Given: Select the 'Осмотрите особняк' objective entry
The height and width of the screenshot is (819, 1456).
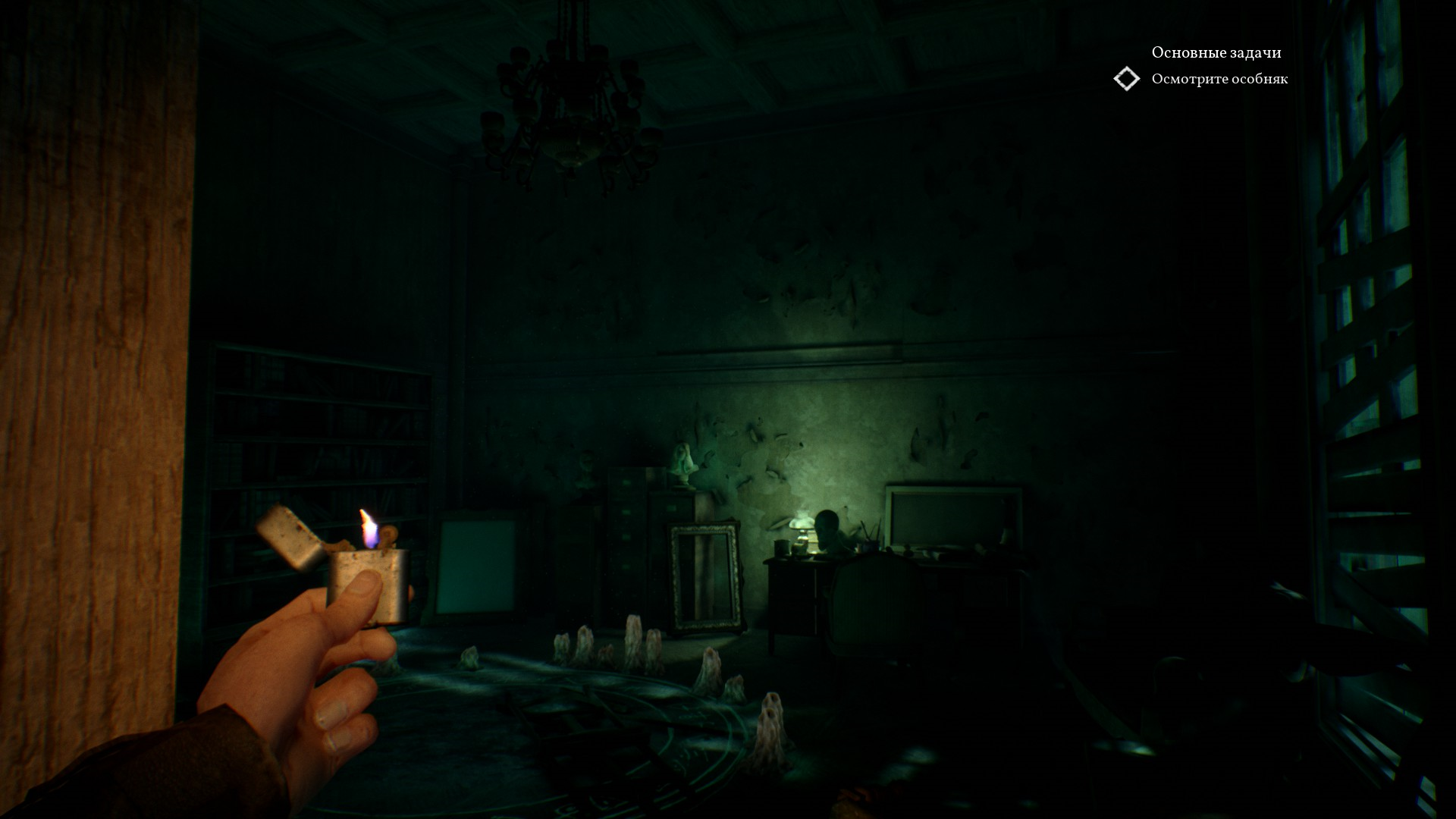Looking at the screenshot, I should [x=1219, y=79].
